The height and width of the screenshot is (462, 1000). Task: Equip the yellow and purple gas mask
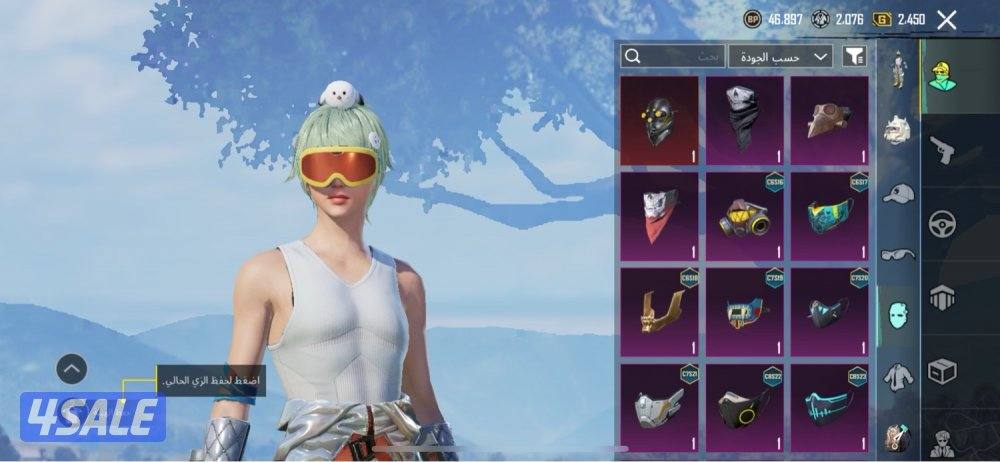pos(744,215)
